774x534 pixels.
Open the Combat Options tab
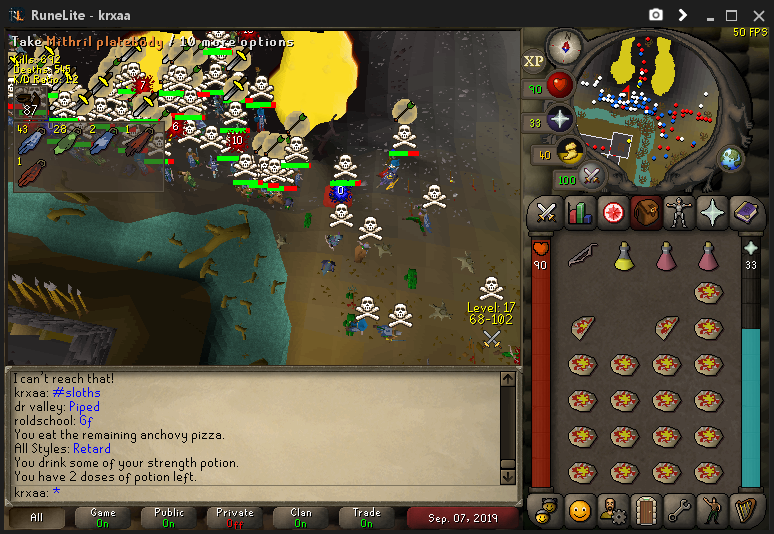coord(546,212)
